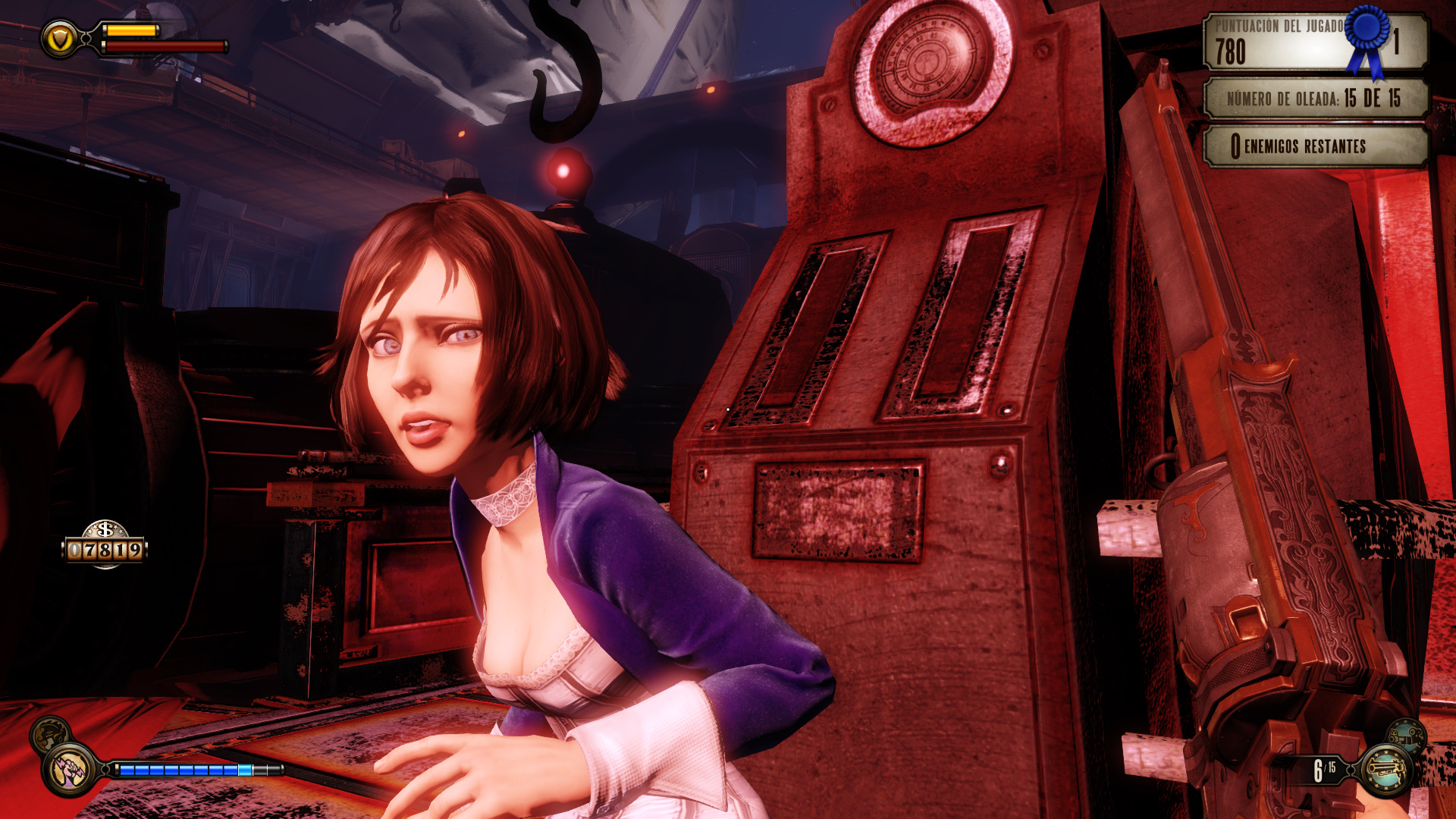Select the equipped hand cannon revolver icon
The image size is (1456, 819).
click(1387, 770)
